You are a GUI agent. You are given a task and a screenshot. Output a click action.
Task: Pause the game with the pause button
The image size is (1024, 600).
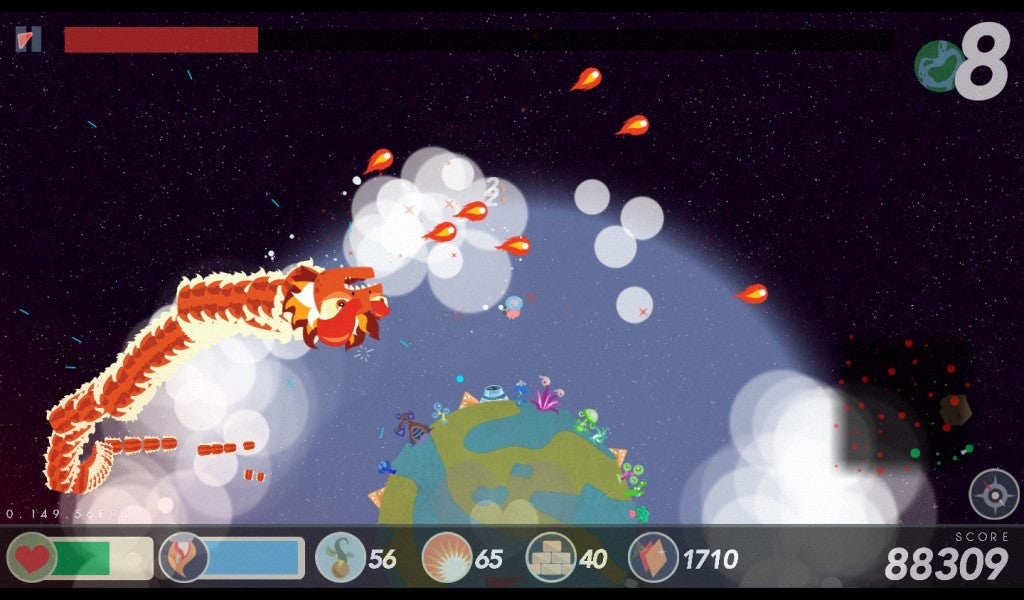pyautogui.click(x=29, y=39)
